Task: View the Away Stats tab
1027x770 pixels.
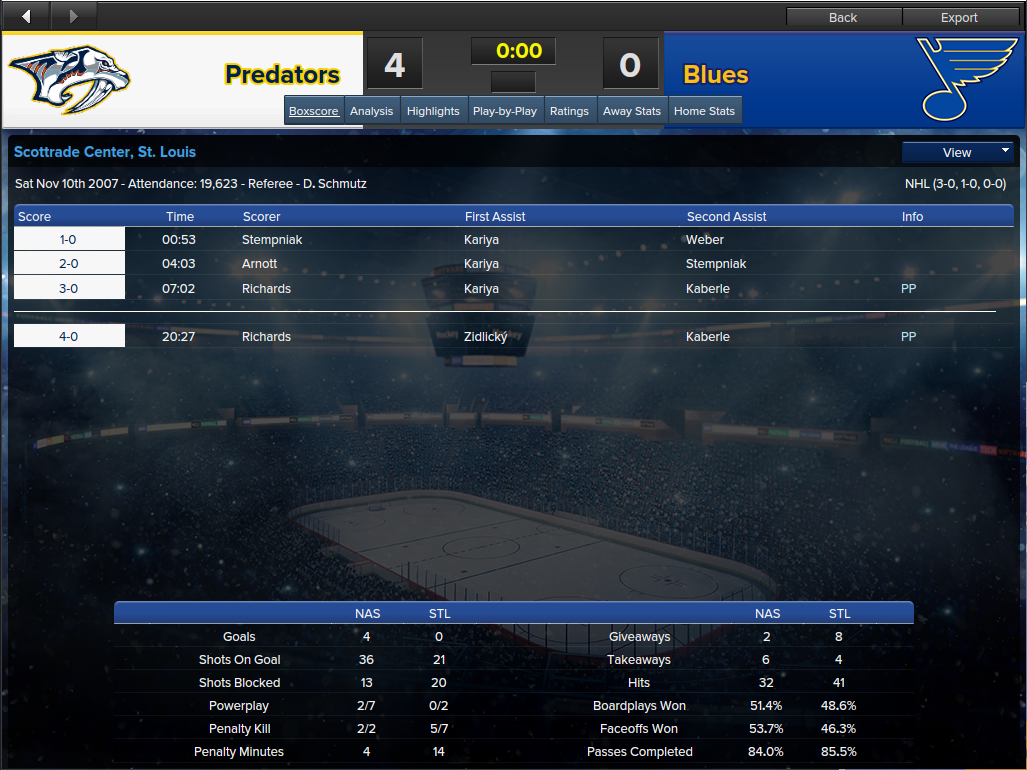Action: pos(632,111)
